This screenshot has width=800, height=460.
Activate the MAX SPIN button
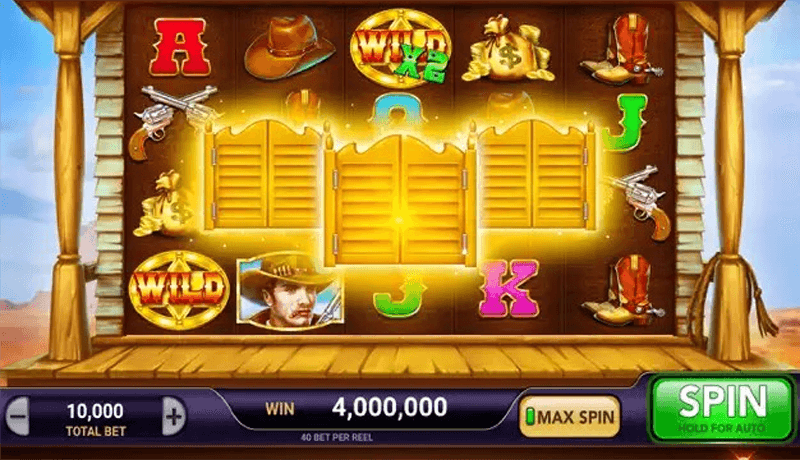[x=569, y=414]
